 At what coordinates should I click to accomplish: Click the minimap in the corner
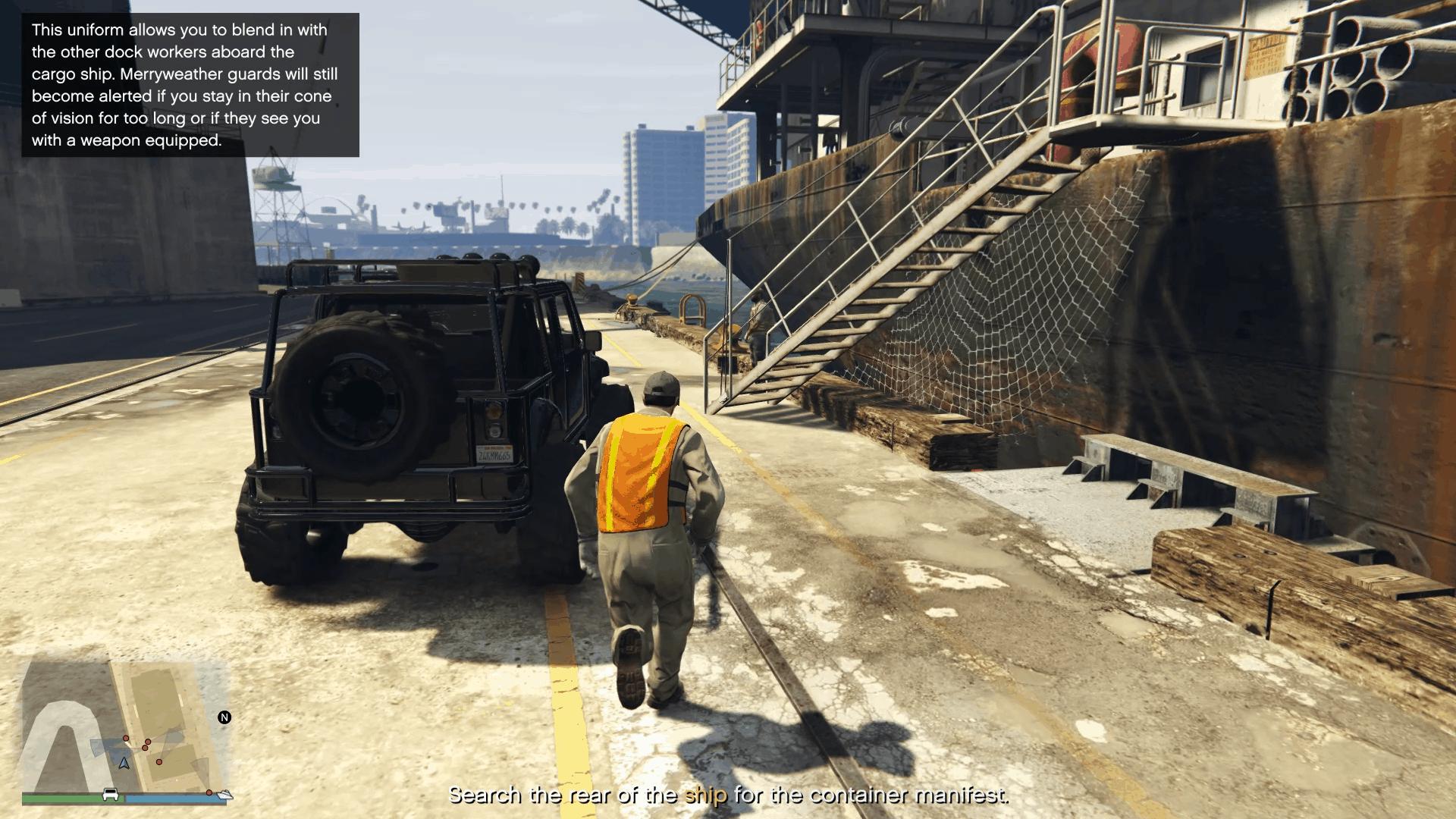tap(125, 726)
